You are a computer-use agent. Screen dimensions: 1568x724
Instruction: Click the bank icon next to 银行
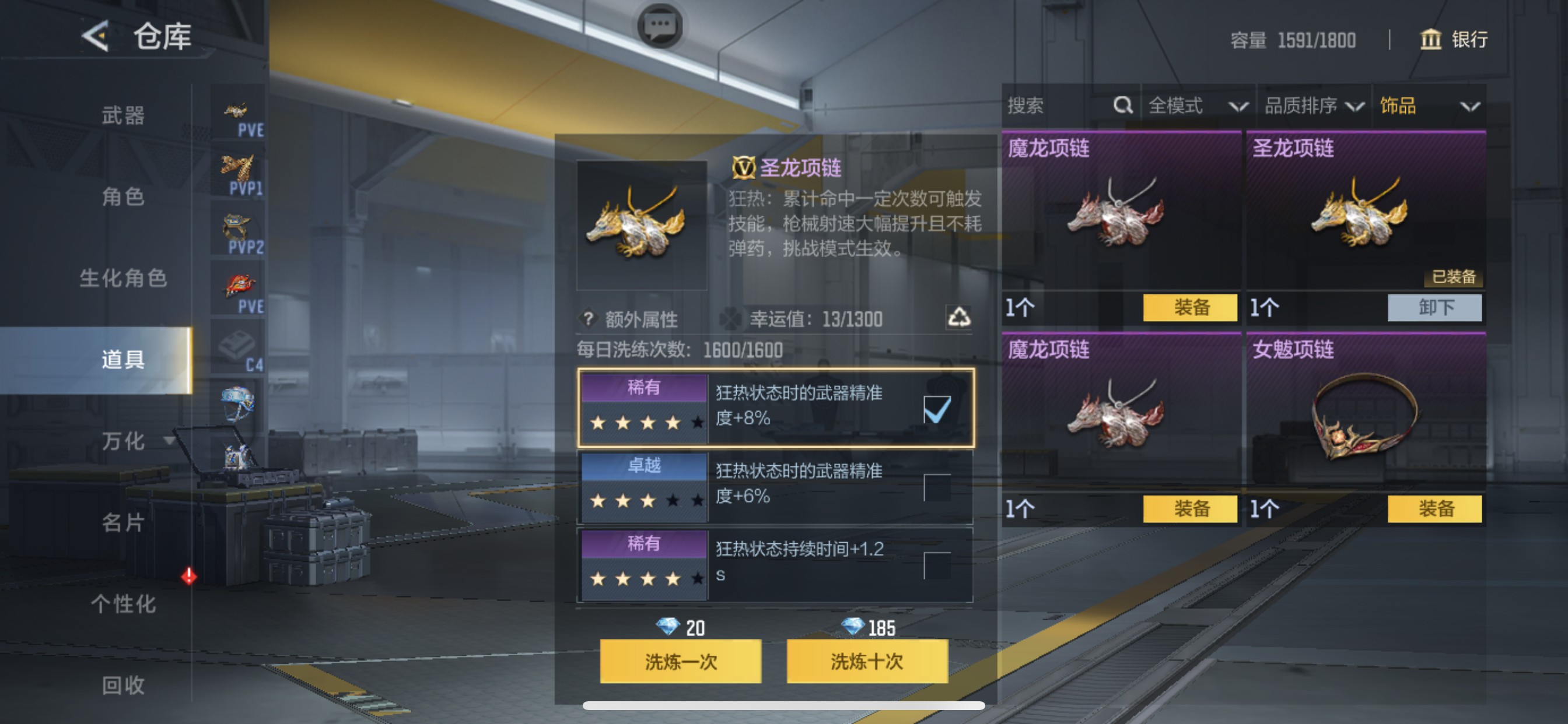pyautogui.click(x=1430, y=40)
